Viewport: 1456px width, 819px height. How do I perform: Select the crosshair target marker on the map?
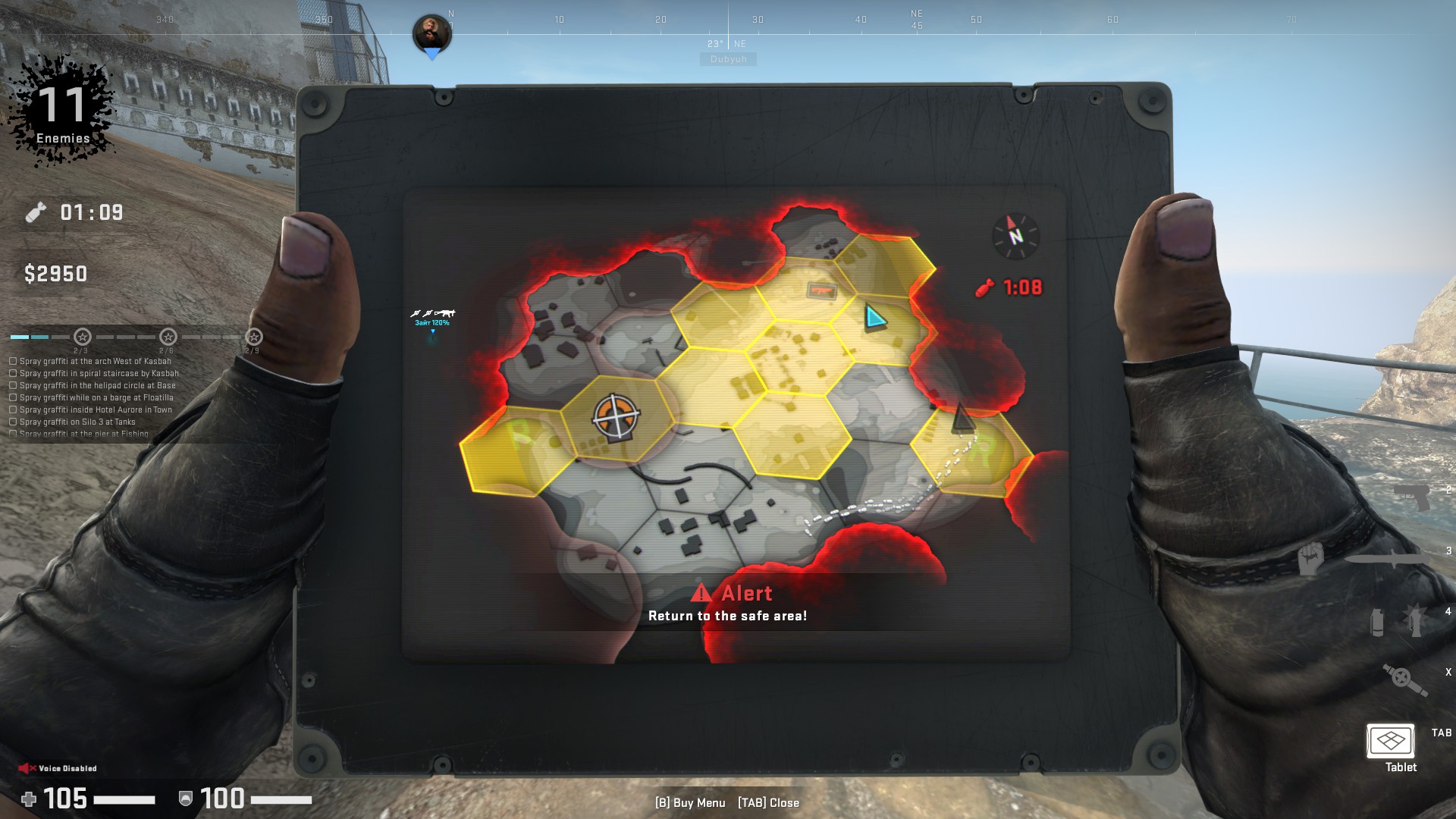tap(616, 416)
